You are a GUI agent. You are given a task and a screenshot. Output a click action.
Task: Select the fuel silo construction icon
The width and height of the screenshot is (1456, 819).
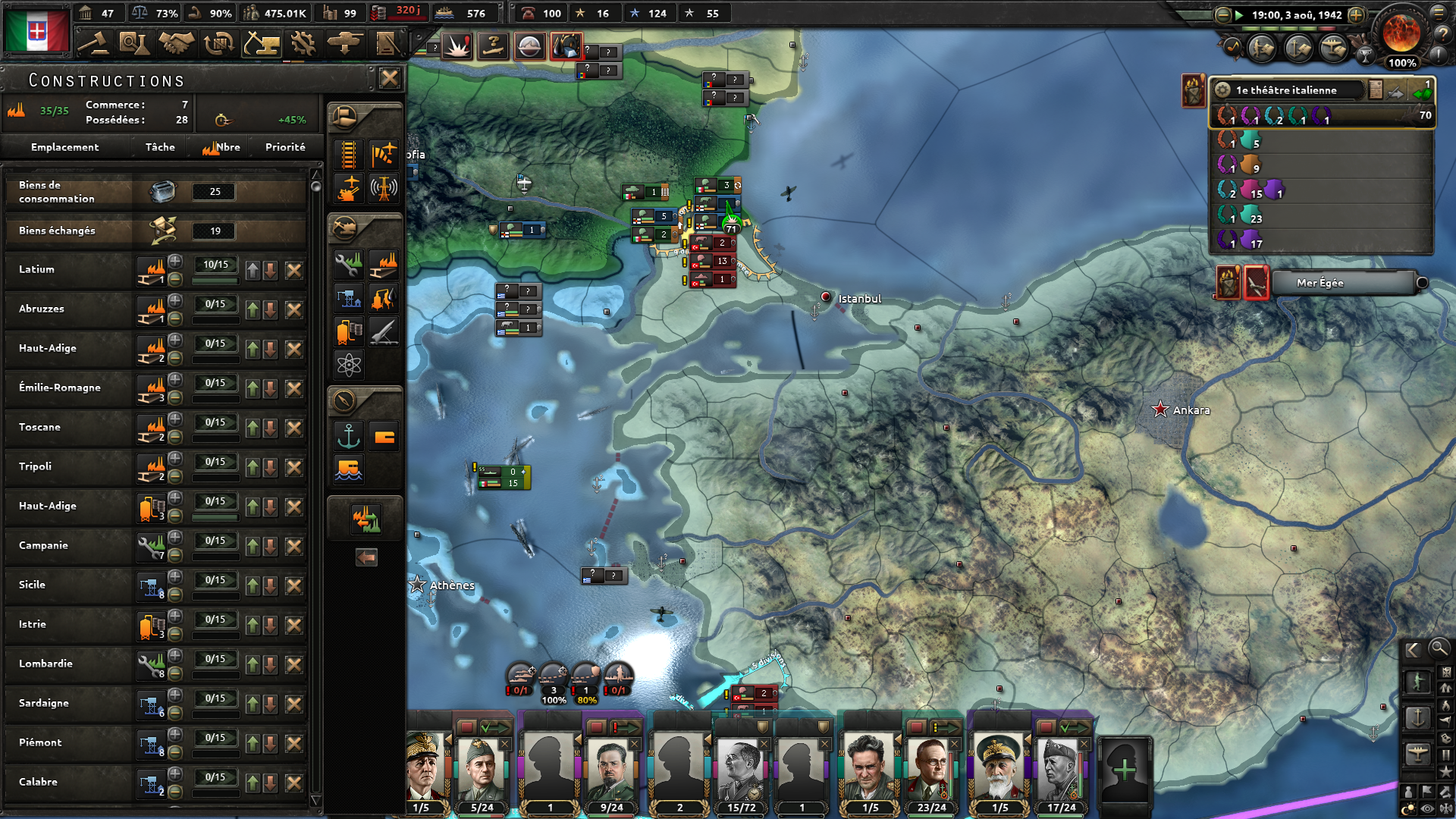(348, 331)
